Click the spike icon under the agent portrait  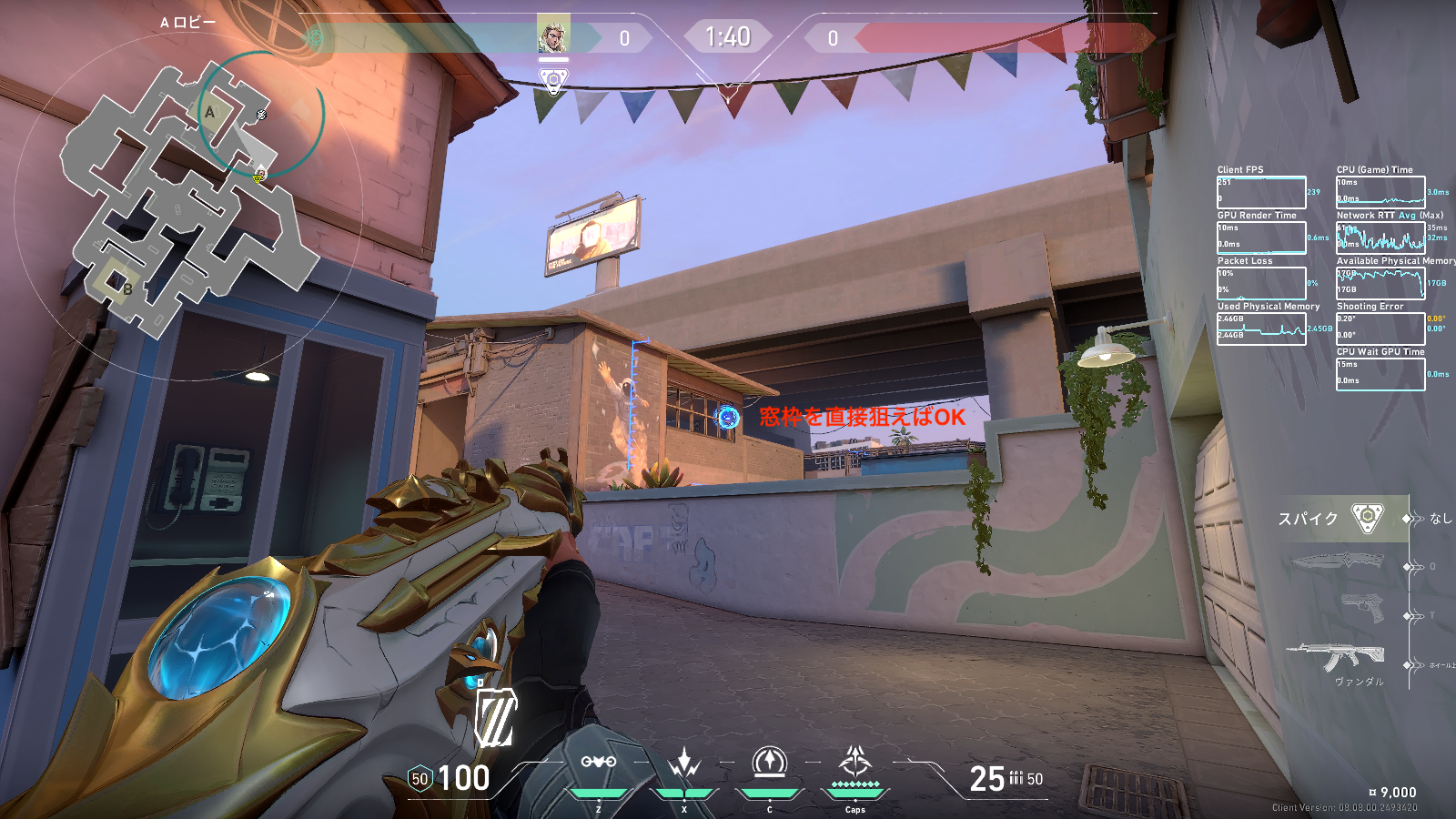click(x=553, y=82)
